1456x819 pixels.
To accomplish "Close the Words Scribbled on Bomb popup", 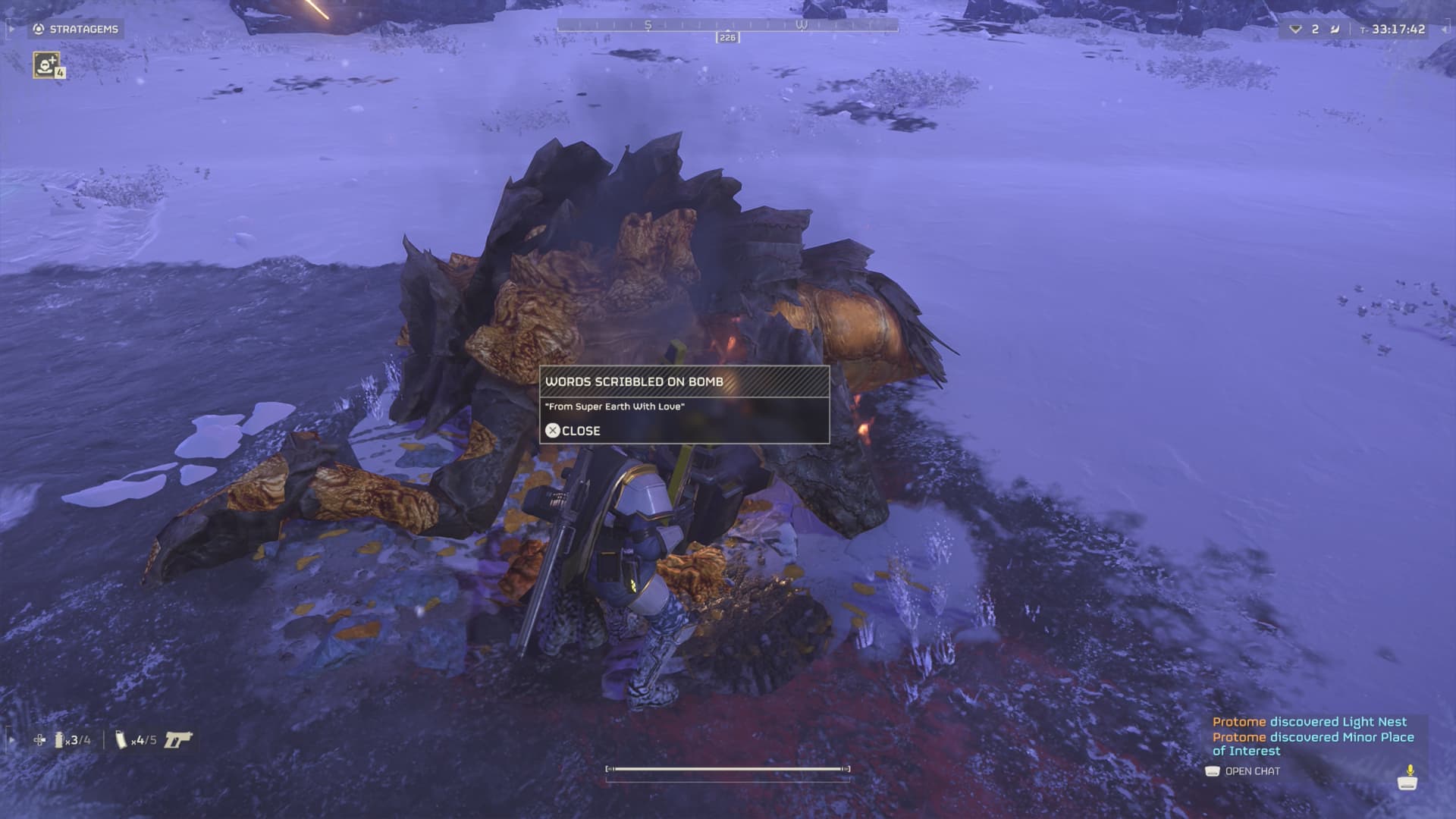I will [573, 431].
